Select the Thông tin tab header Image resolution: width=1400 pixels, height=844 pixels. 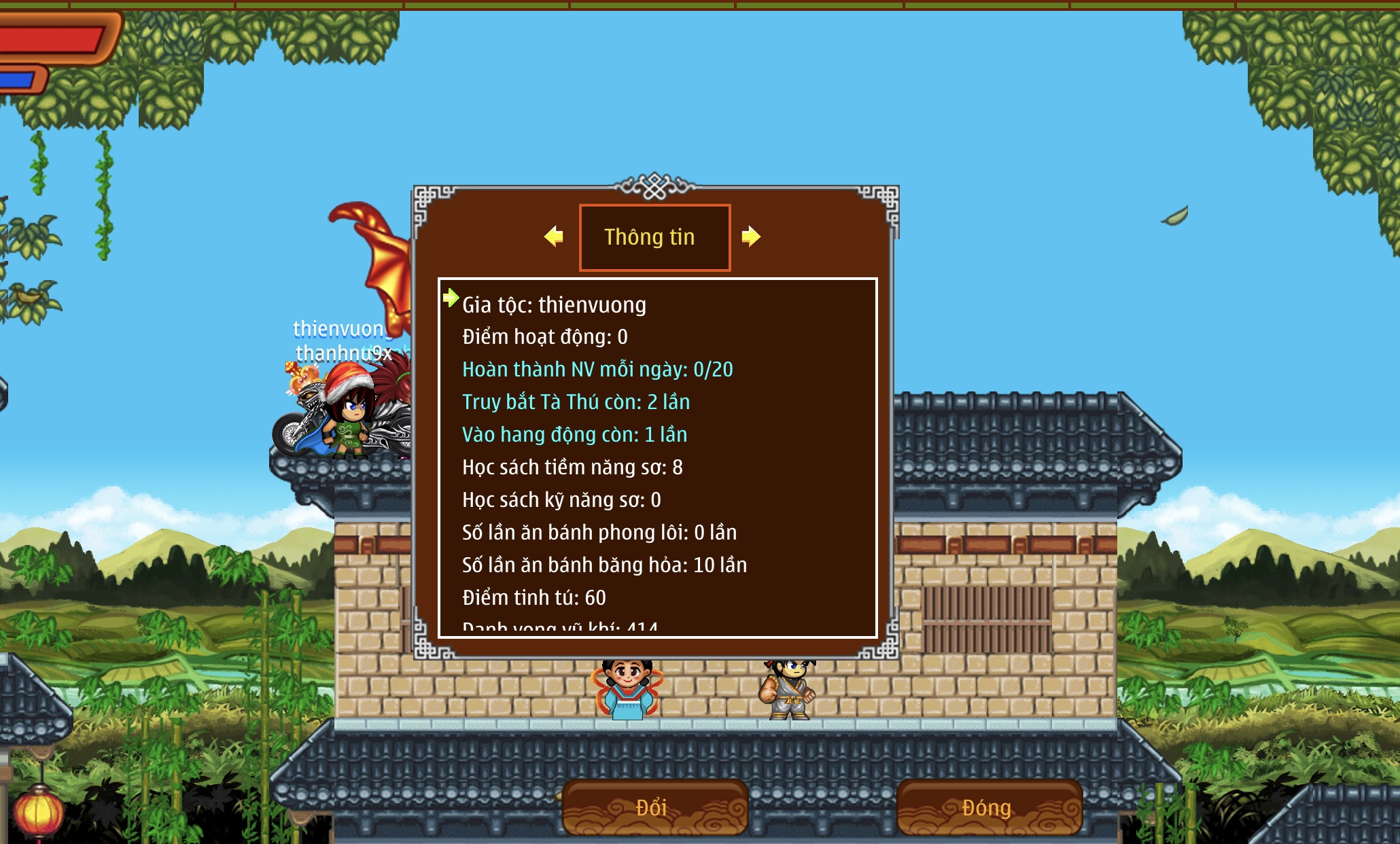point(654,237)
